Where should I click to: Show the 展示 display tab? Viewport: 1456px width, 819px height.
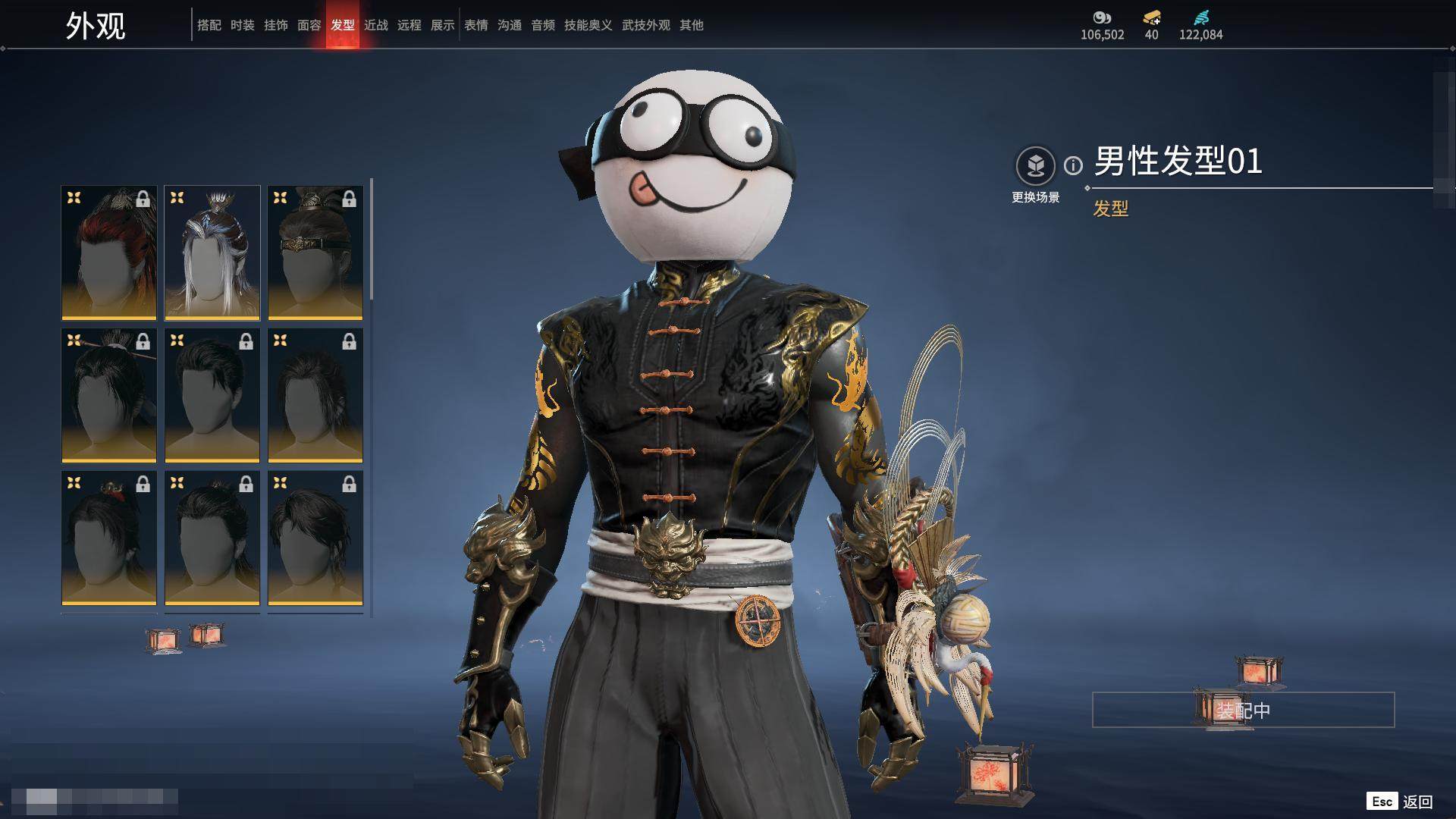pos(442,25)
